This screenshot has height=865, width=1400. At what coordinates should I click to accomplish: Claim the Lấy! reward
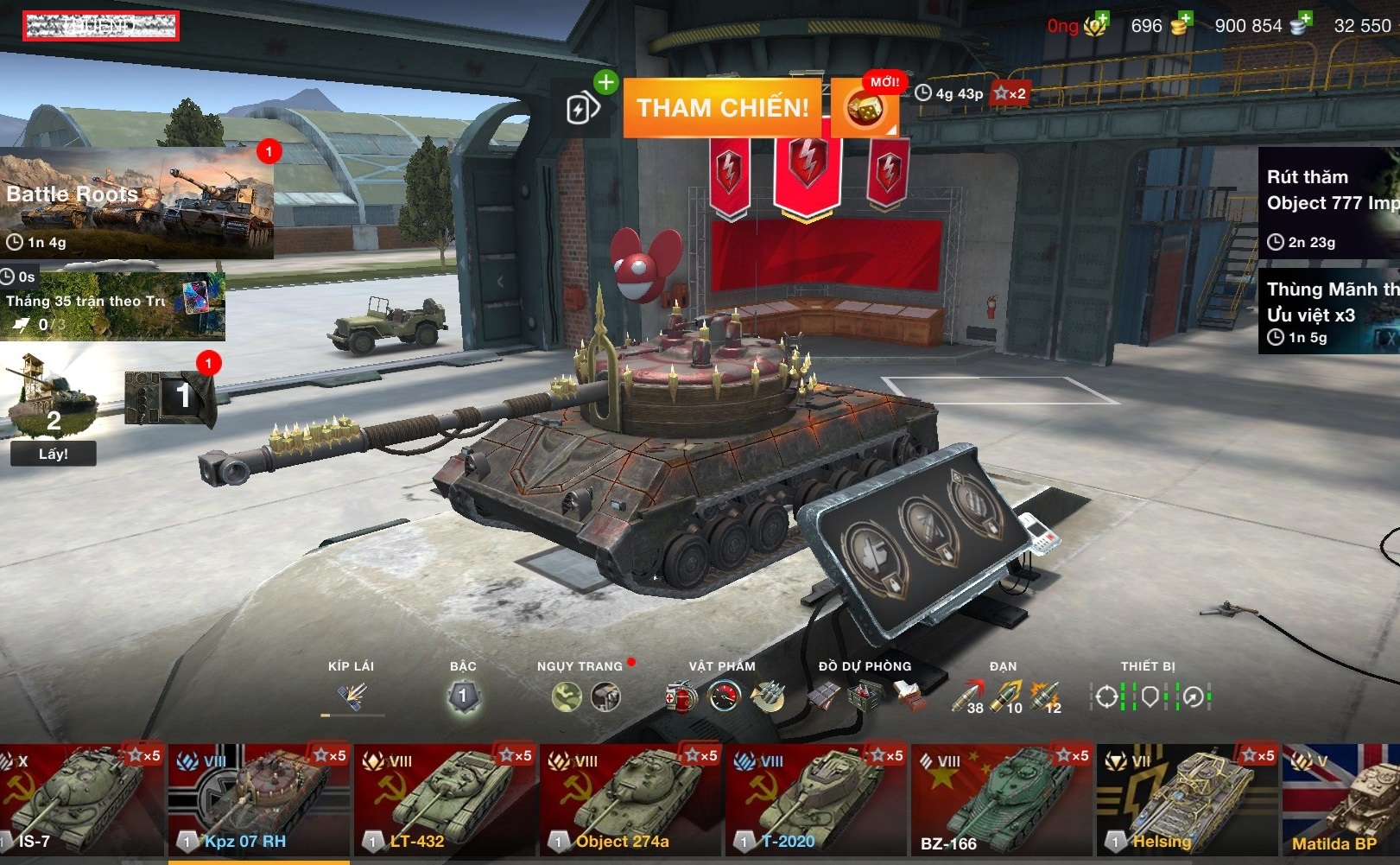(x=53, y=454)
